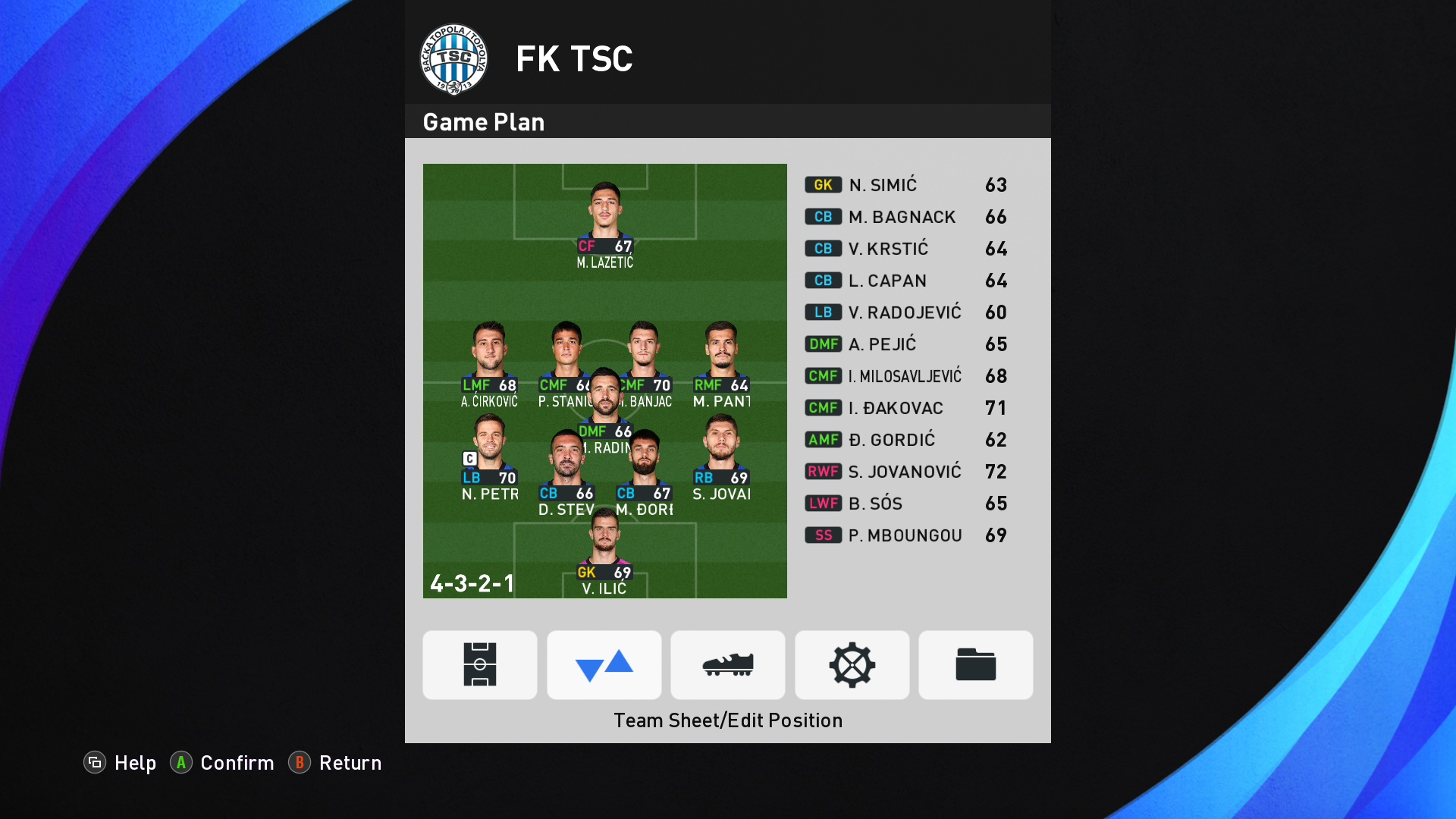Open the Team Sheet pitch icon button
This screenshot has width=1456, height=819.
480,664
